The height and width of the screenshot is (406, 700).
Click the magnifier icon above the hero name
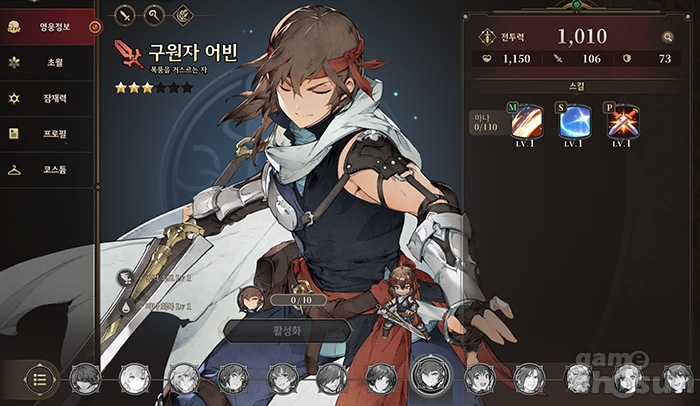(154, 15)
